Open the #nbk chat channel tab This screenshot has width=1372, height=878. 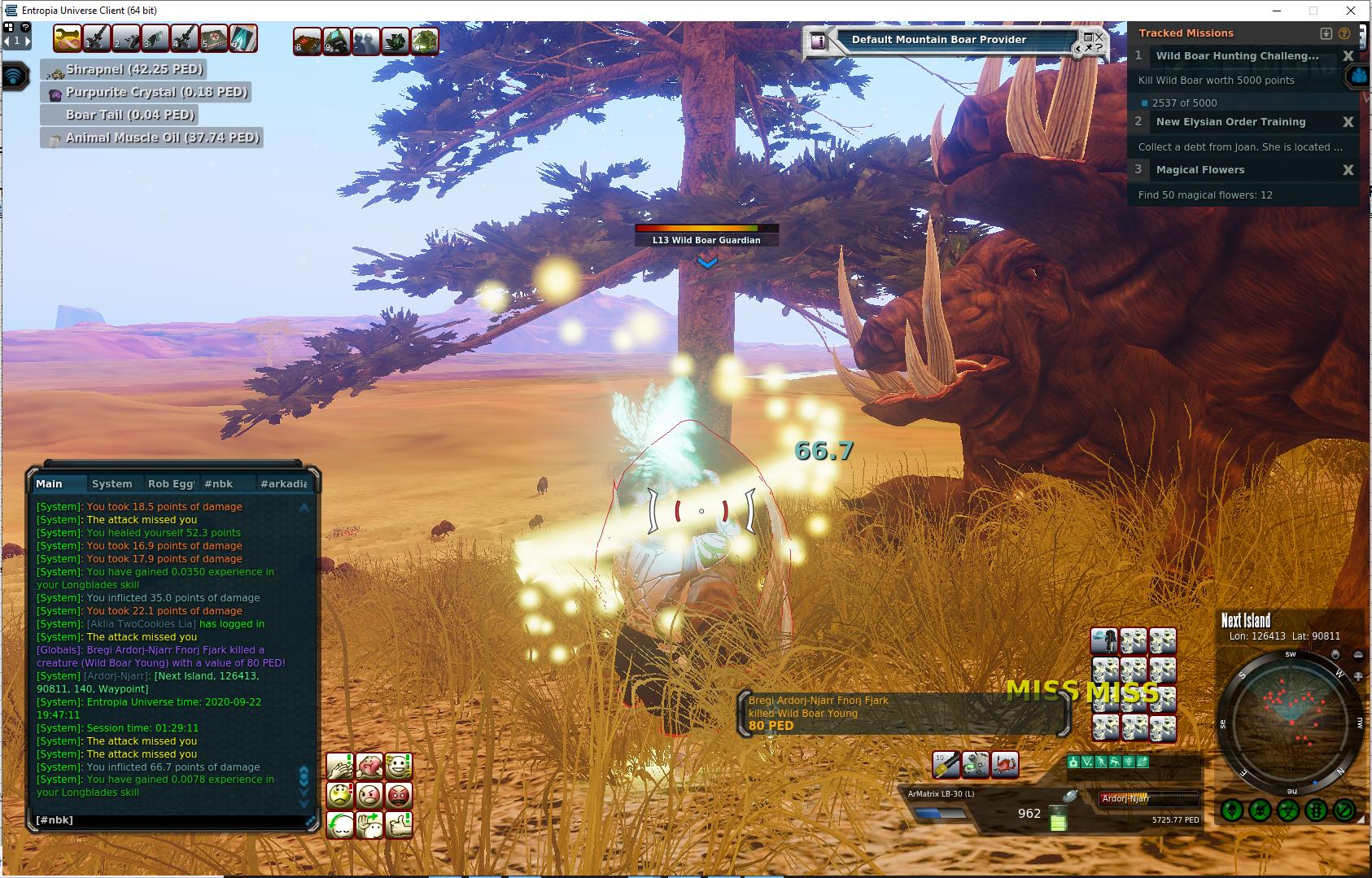(218, 483)
